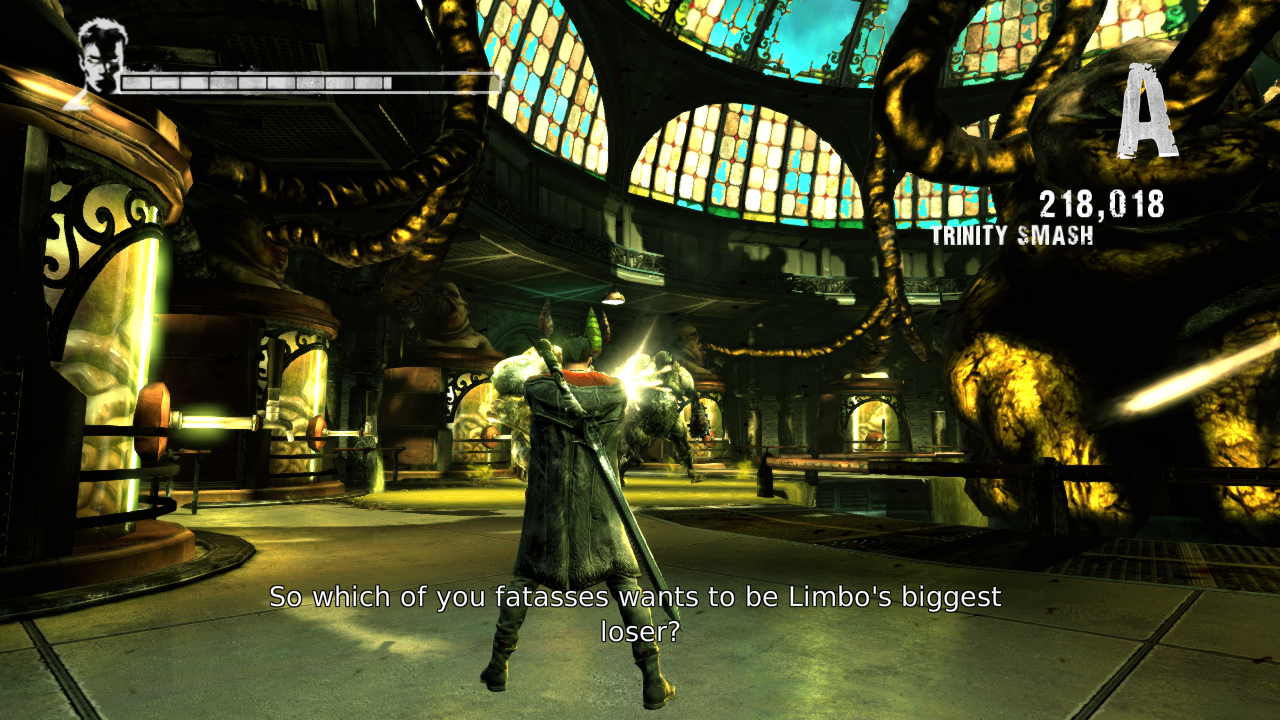Click Dante's portrait icon beside the health bar
This screenshot has width=1280, height=720.
tap(99, 59)
